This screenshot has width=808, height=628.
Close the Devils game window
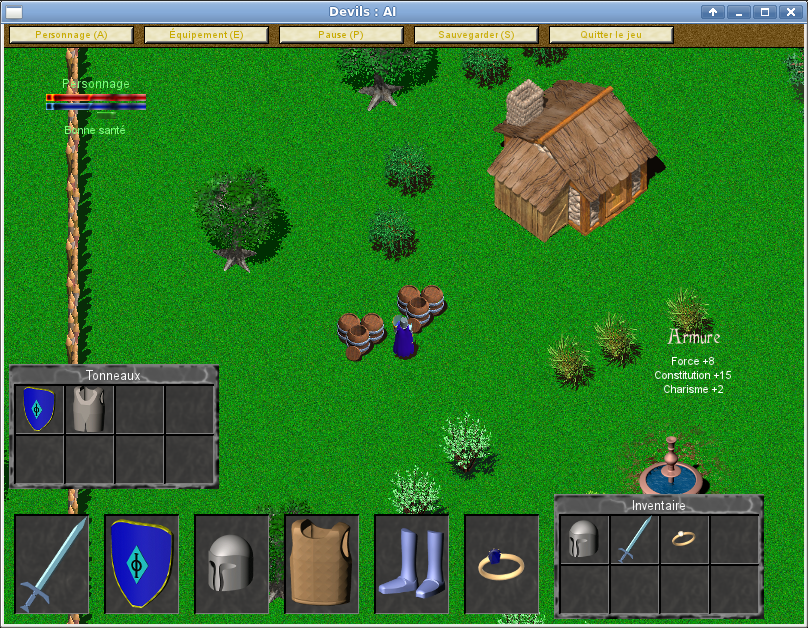[x=790, y=12]
